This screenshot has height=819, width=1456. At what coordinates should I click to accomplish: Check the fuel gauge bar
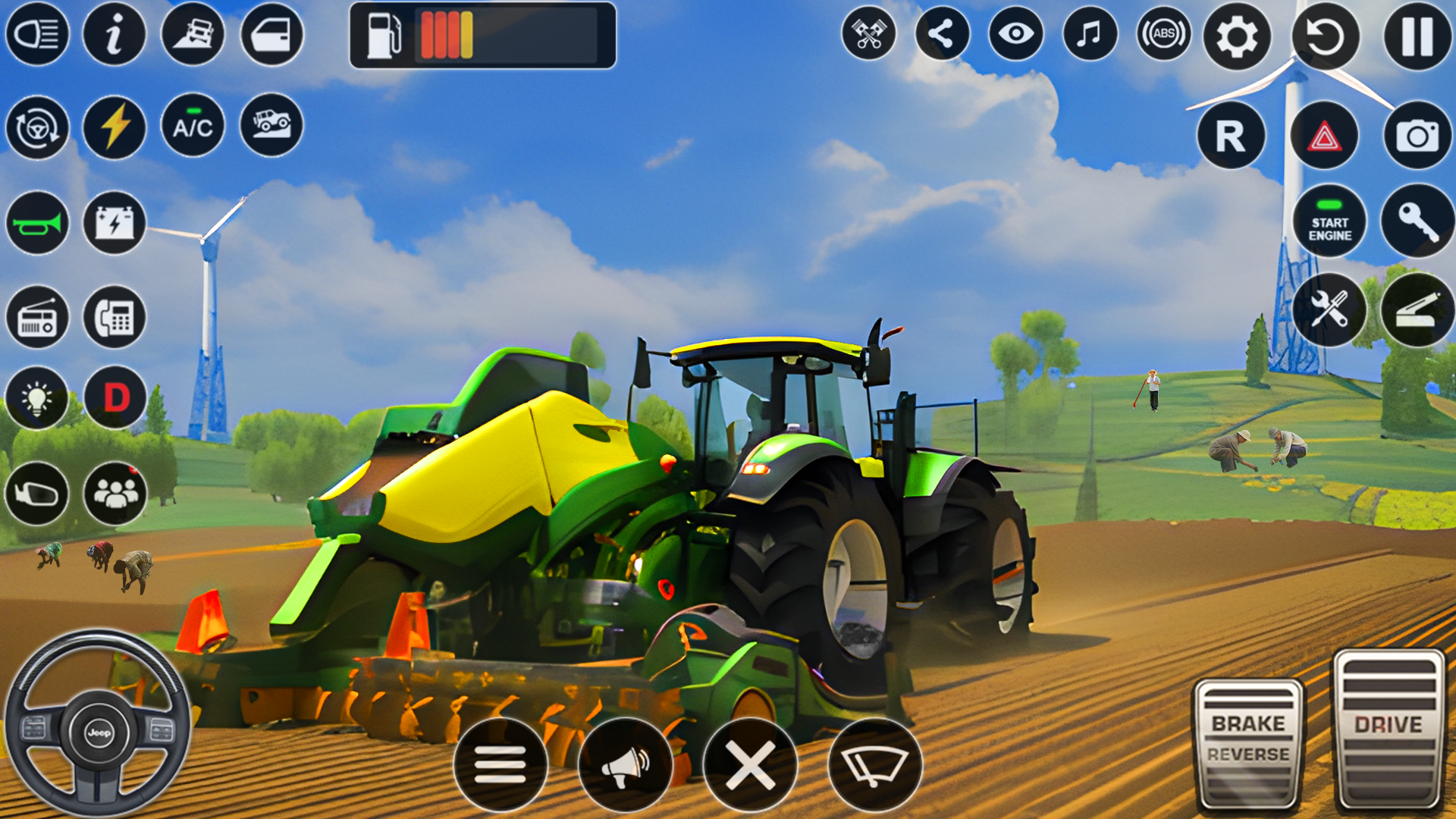[x=482, y=35]
